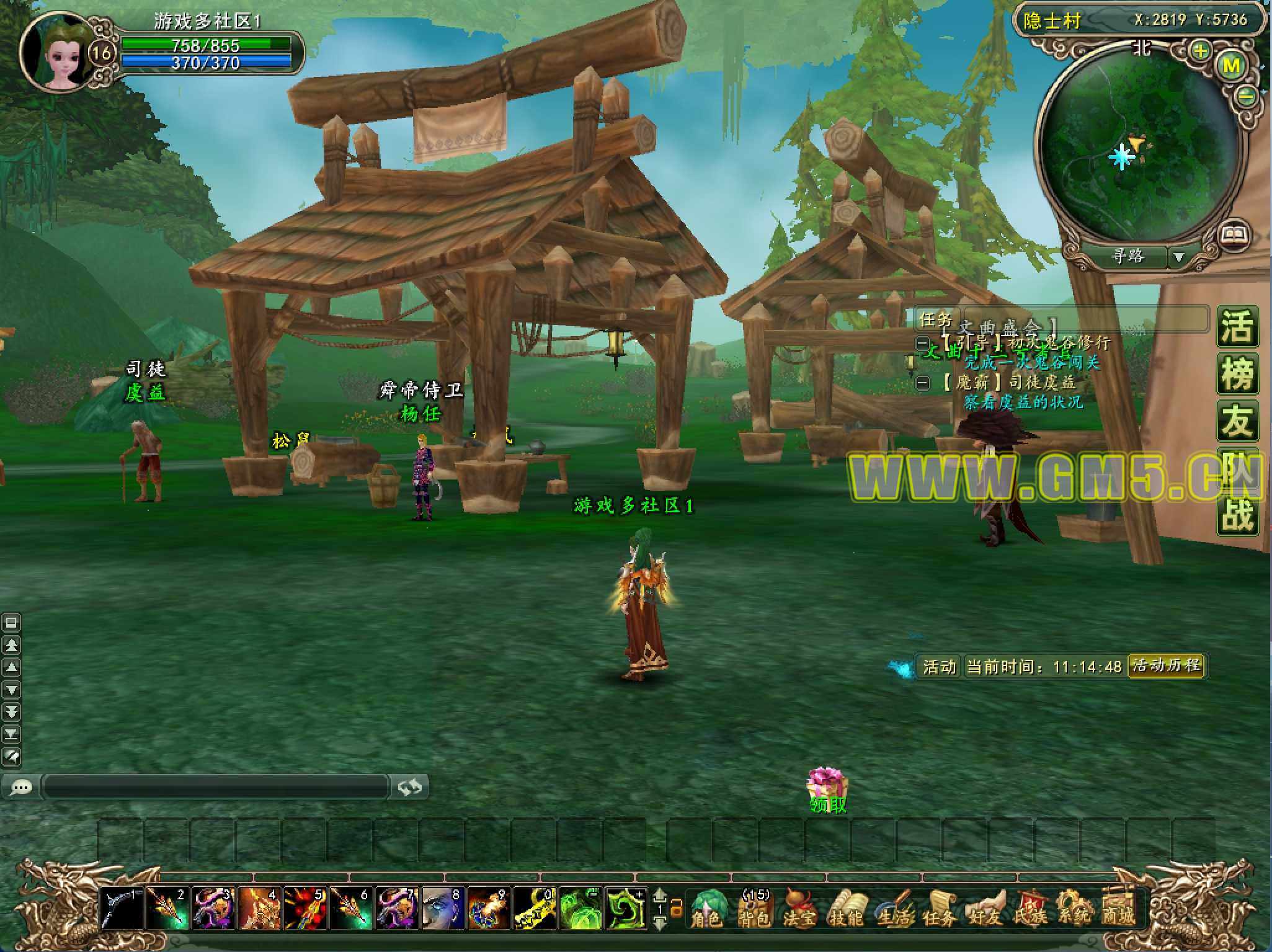Click the 寻路 pathfinding button
The image size is (1272, 952).
point(1128,256)
